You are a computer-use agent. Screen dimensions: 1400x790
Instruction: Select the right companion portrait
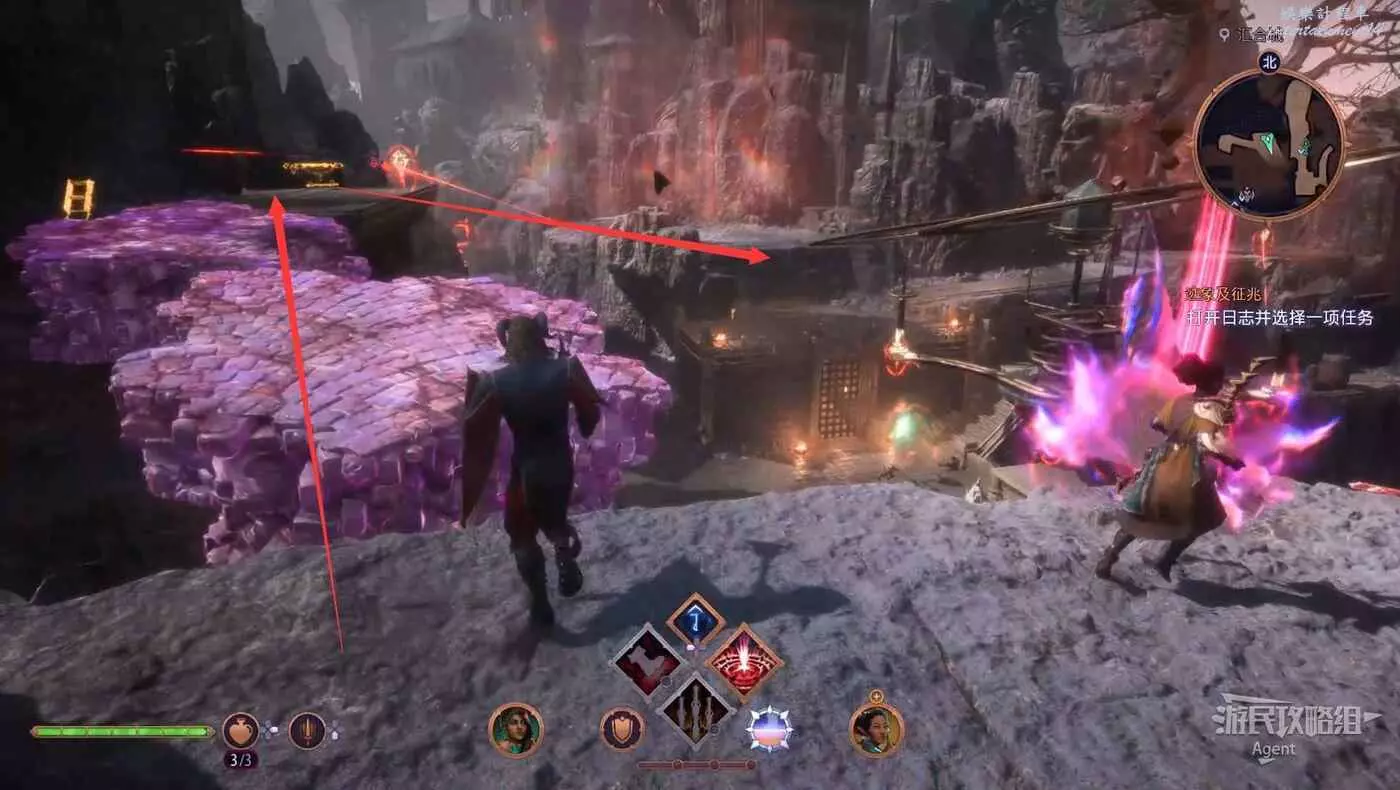tap(876, 730)
